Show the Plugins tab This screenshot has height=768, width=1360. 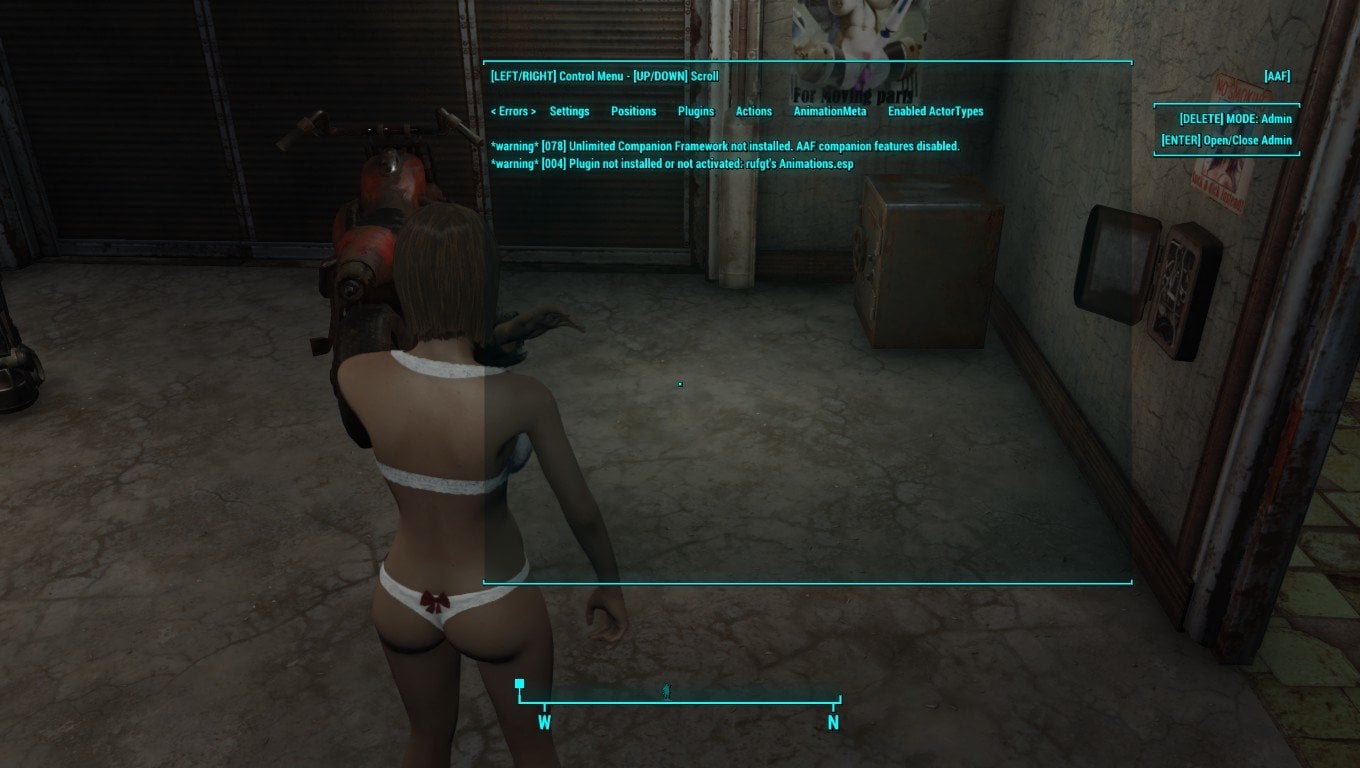696,111
